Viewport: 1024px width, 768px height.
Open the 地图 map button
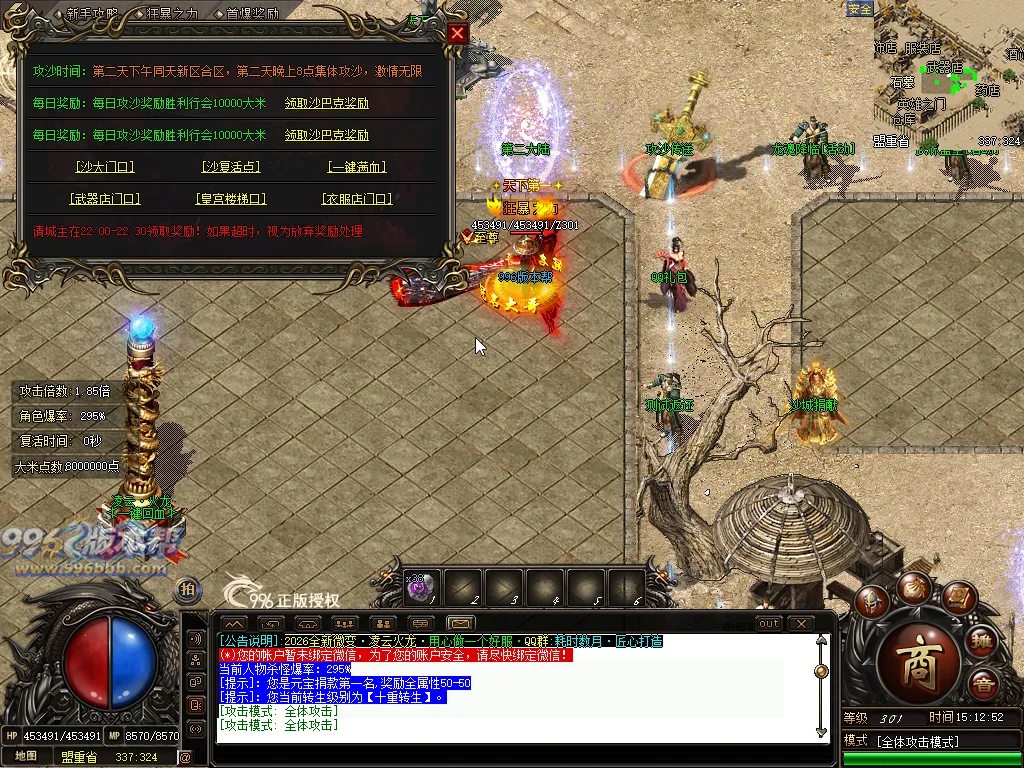(x=26, y=756)
